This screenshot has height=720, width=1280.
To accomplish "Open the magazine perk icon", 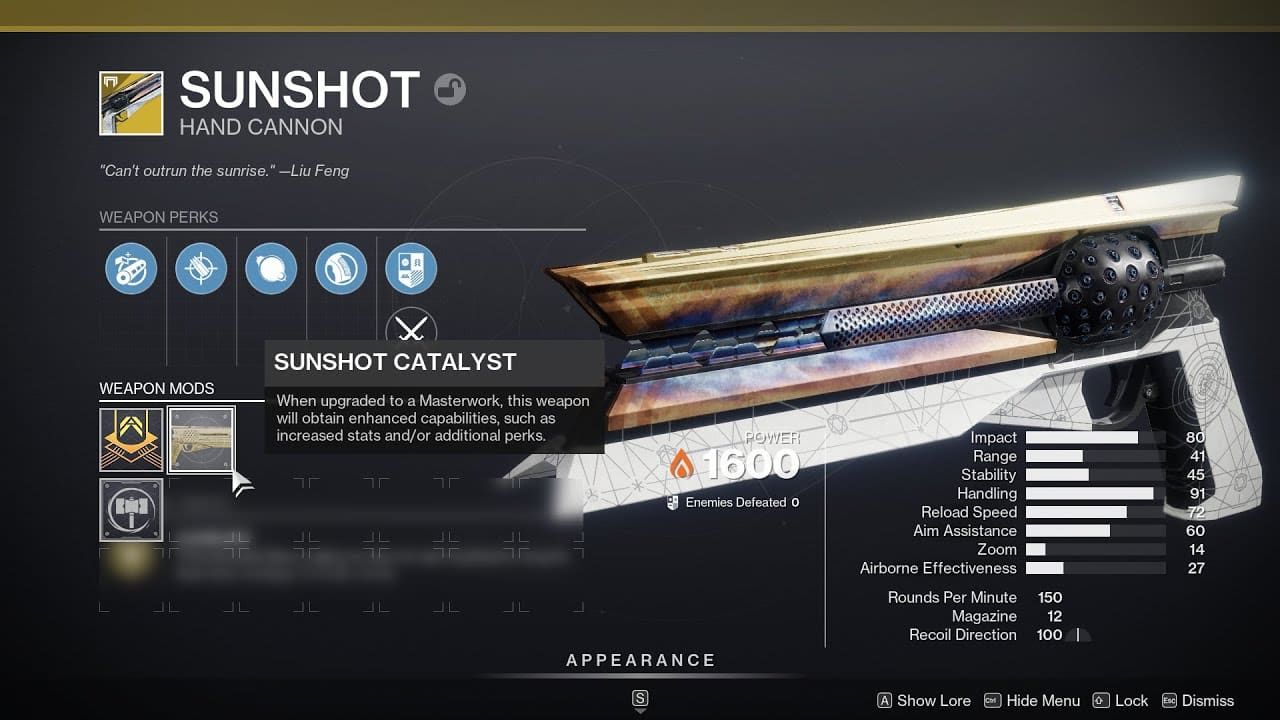I will (341, 268).
